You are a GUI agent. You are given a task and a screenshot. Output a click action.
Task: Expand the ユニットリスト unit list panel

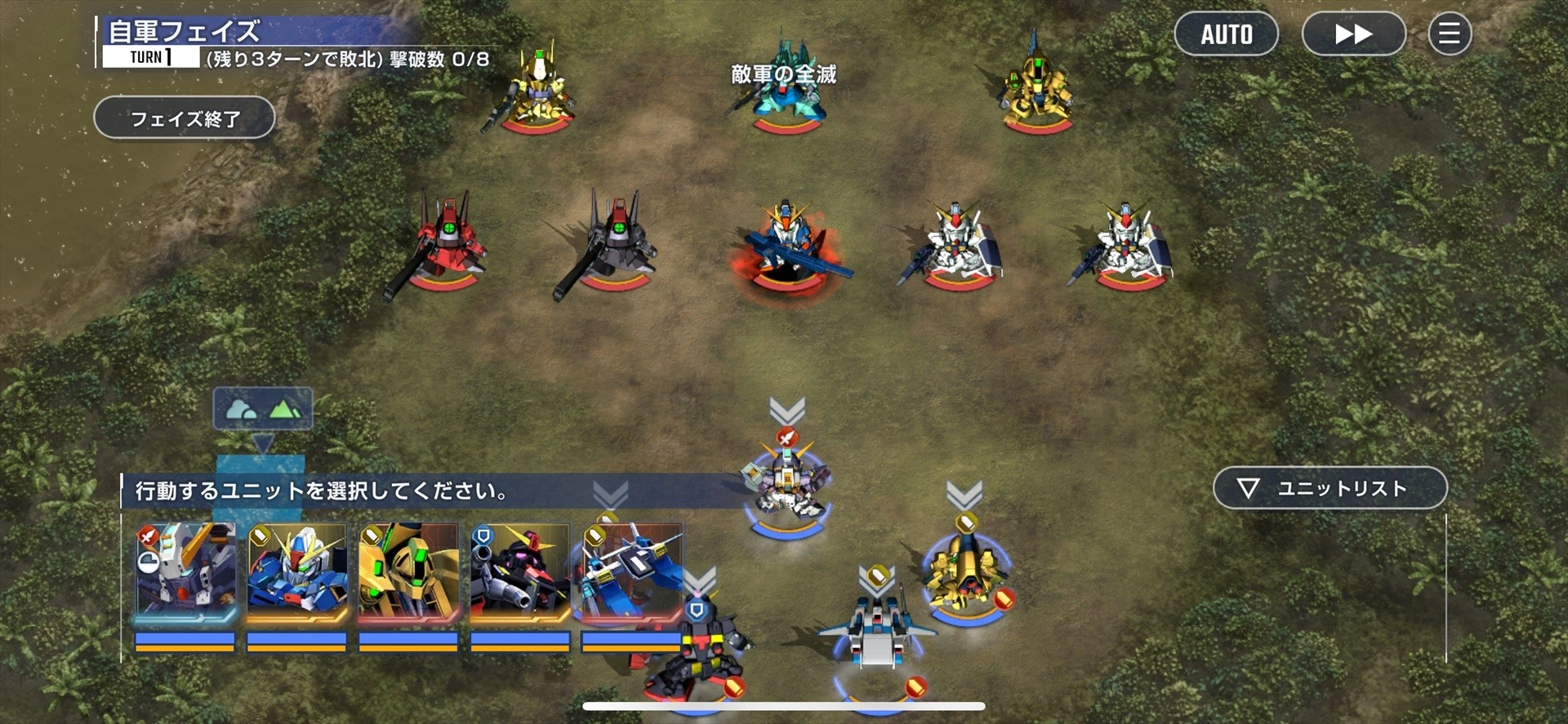1330,487
